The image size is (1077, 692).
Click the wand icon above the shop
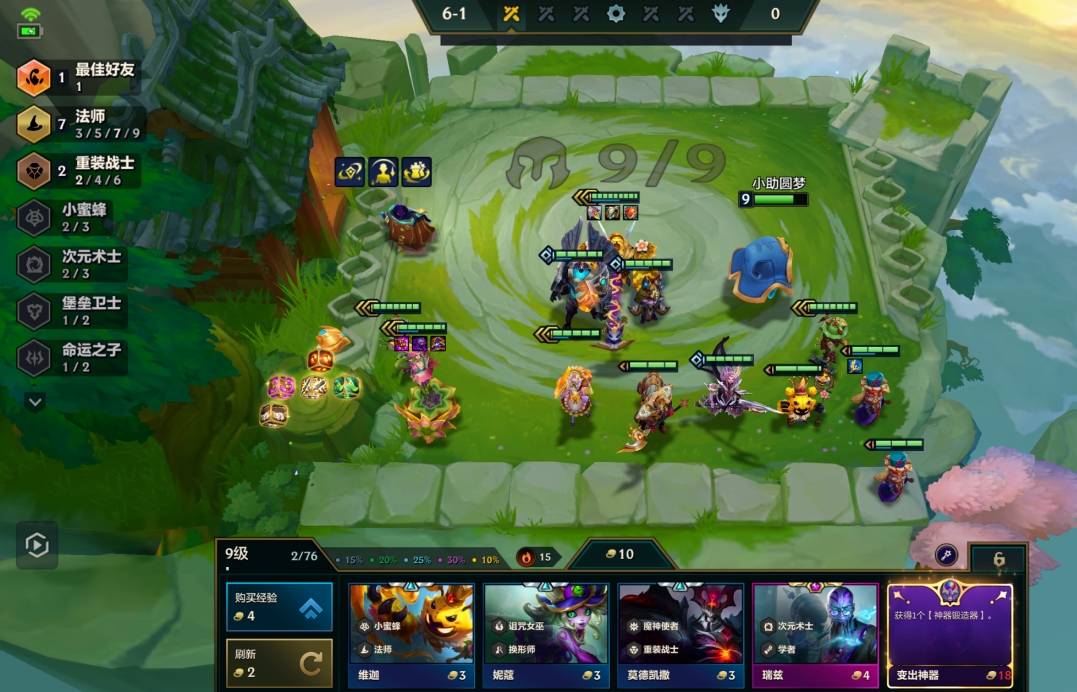click(946, 556)
